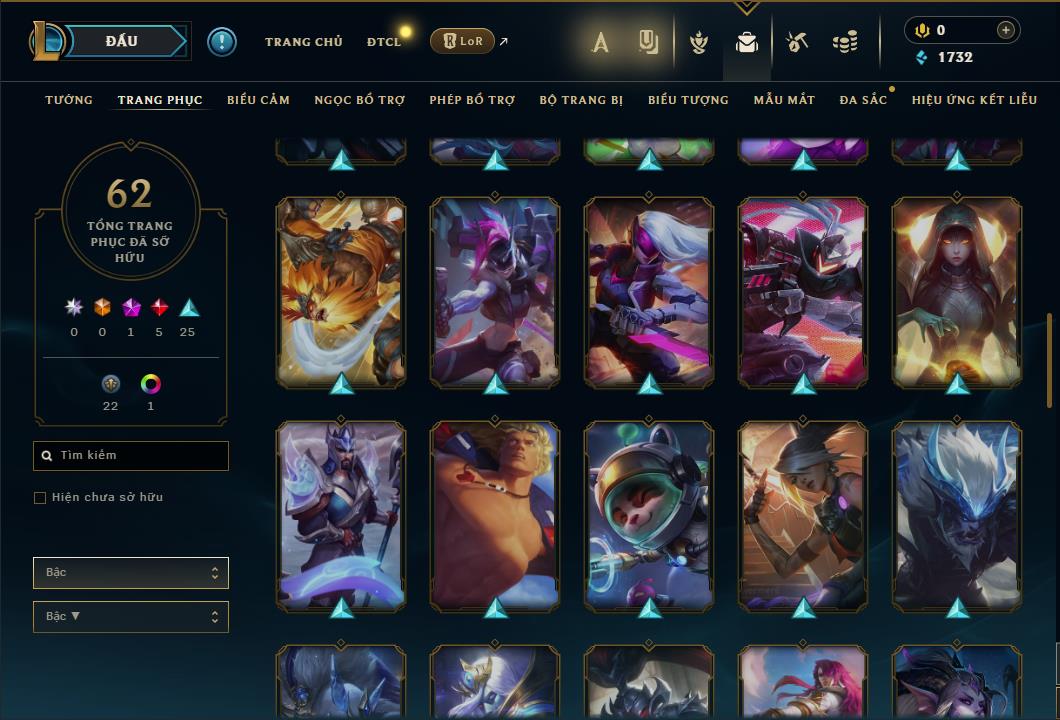Switch to the MẪU MẮT tab
Viewport: 1060px width, 720px height.
[x=784, y=100]
